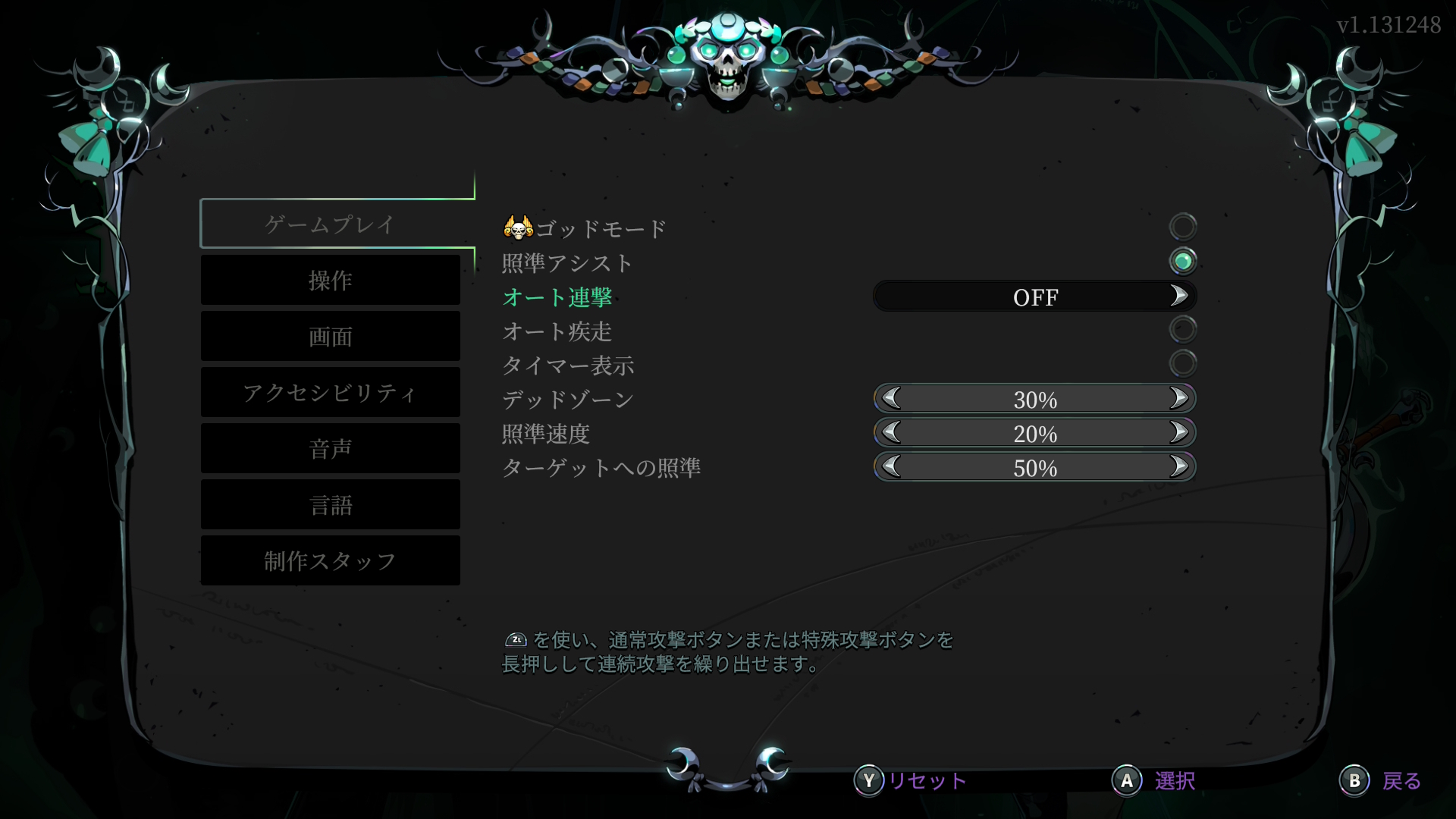This screenshot has width=1456, height=819.
Task: Lower 照準速度 using the left arrow
Action: coord(892,432)
